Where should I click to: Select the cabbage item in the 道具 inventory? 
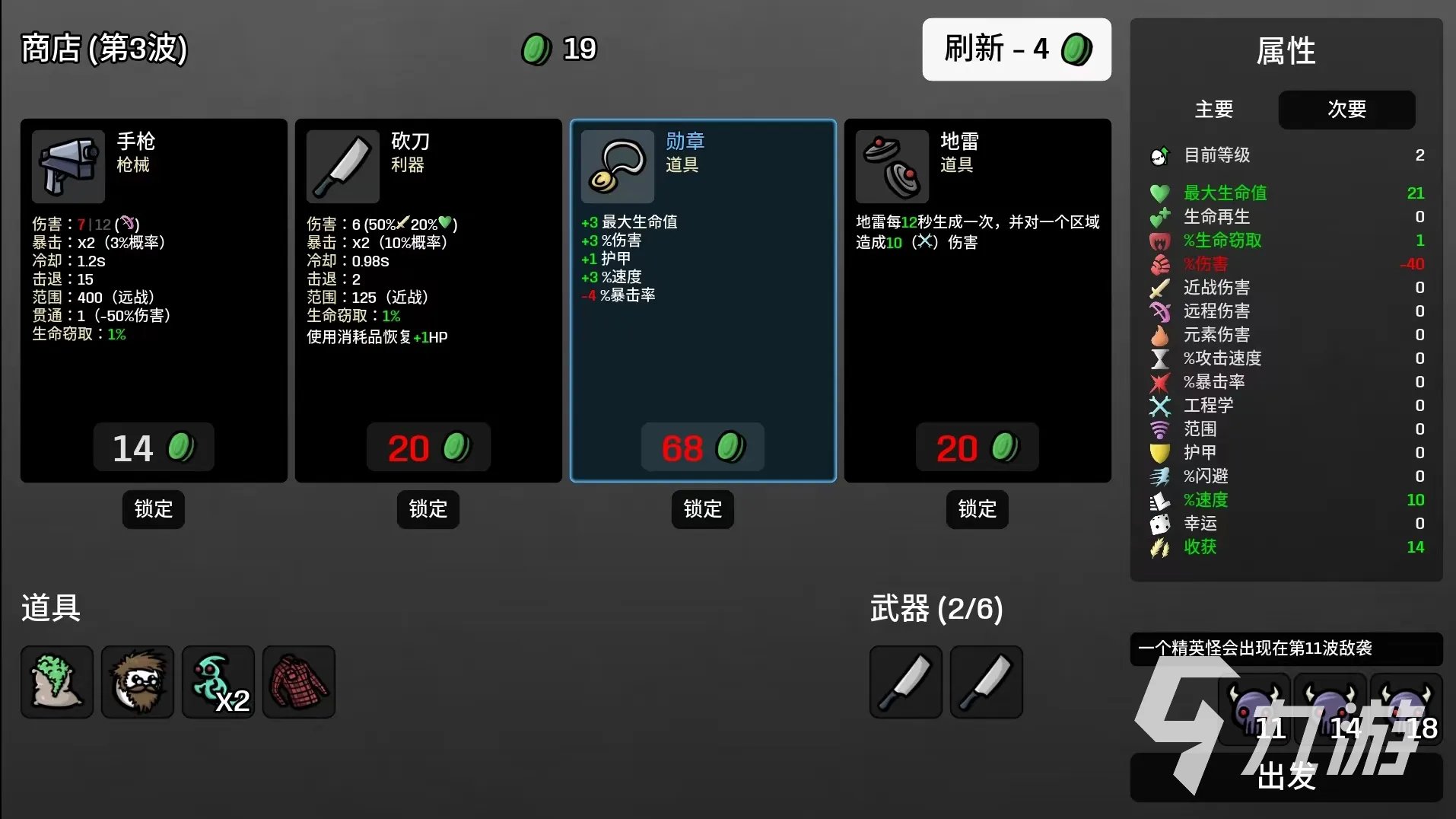[56, 682]
